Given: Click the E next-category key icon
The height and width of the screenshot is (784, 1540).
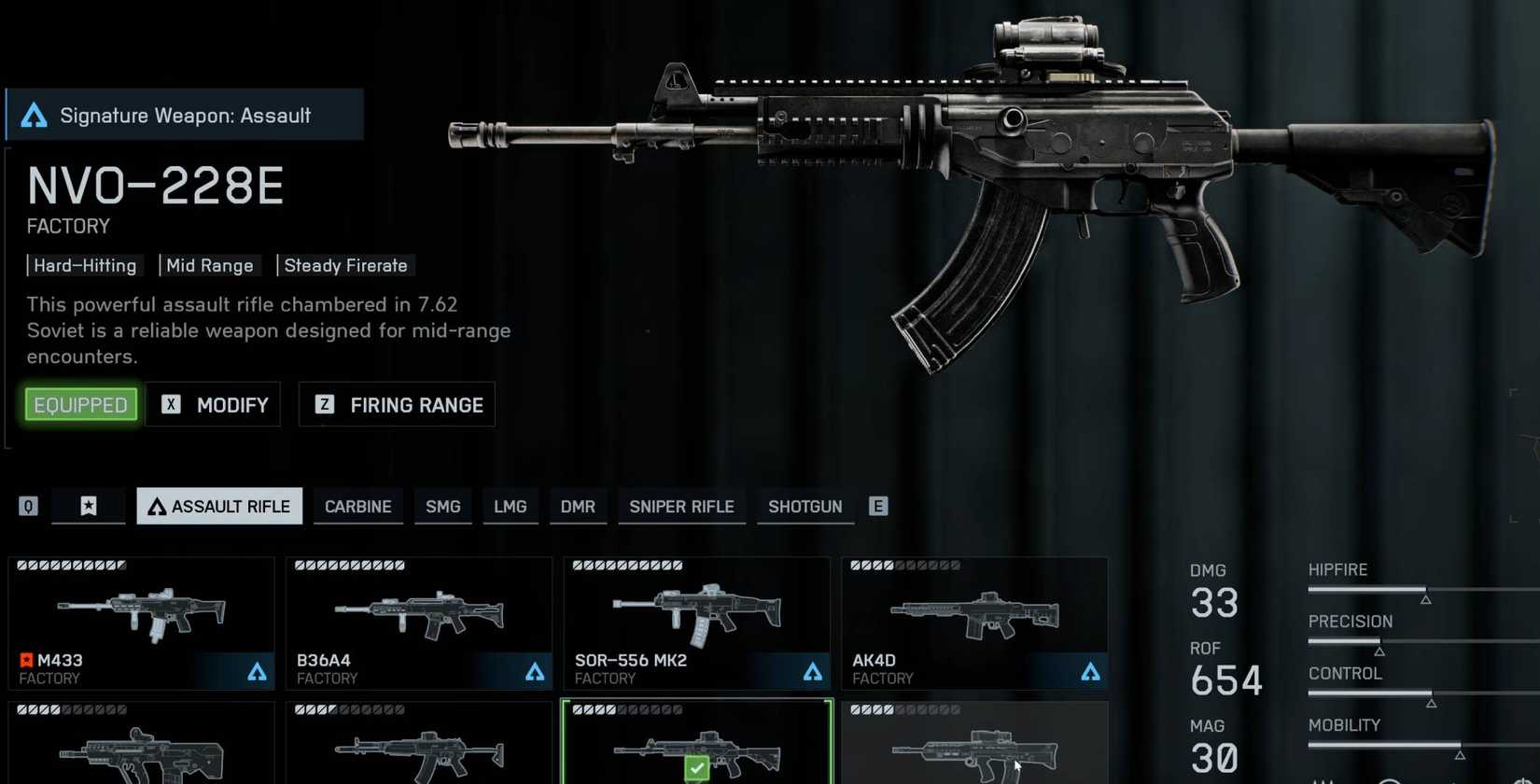Looking at the screenshot, I should click(x=876, y=506).
